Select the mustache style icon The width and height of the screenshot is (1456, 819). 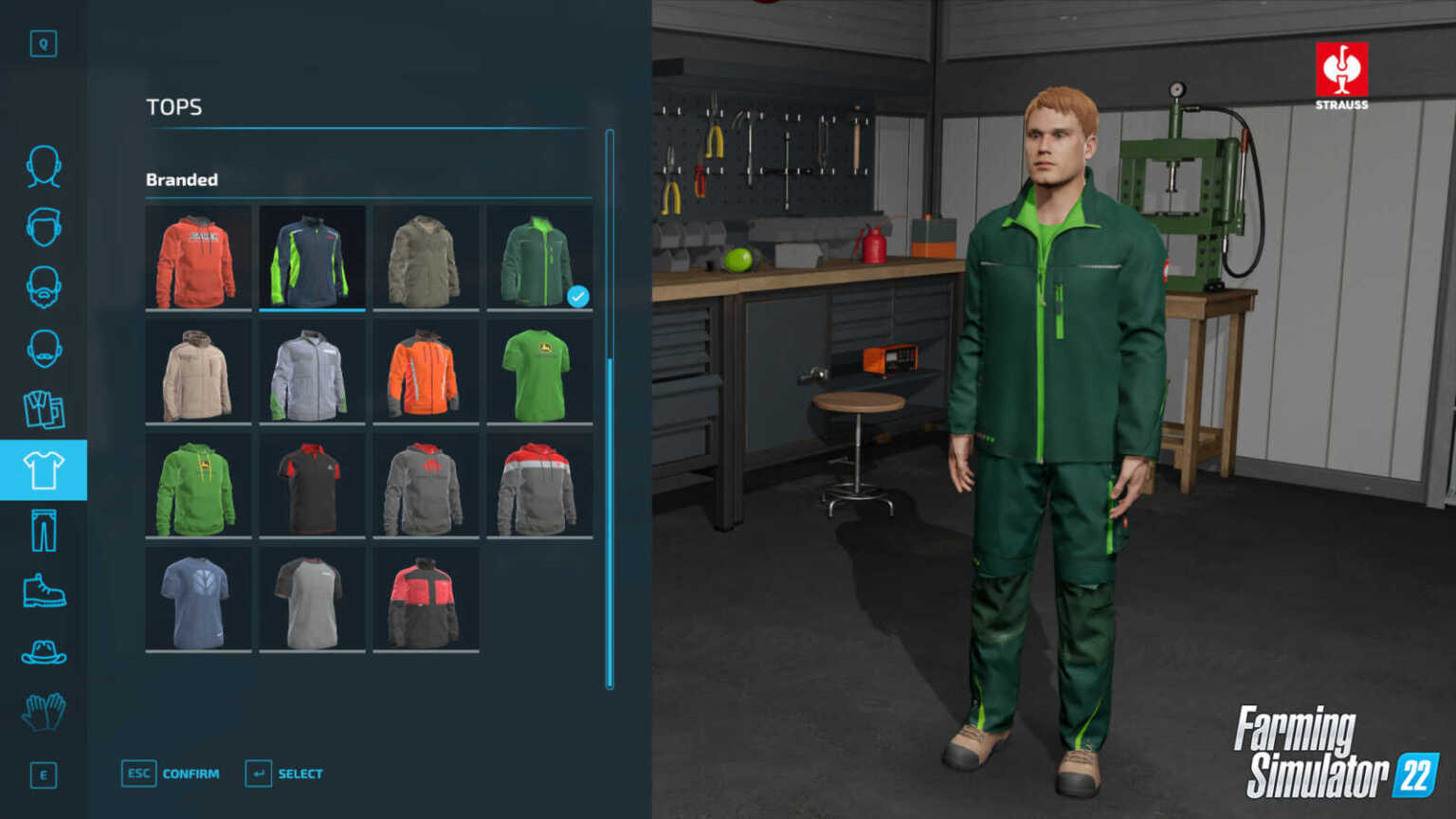point(44,350)
